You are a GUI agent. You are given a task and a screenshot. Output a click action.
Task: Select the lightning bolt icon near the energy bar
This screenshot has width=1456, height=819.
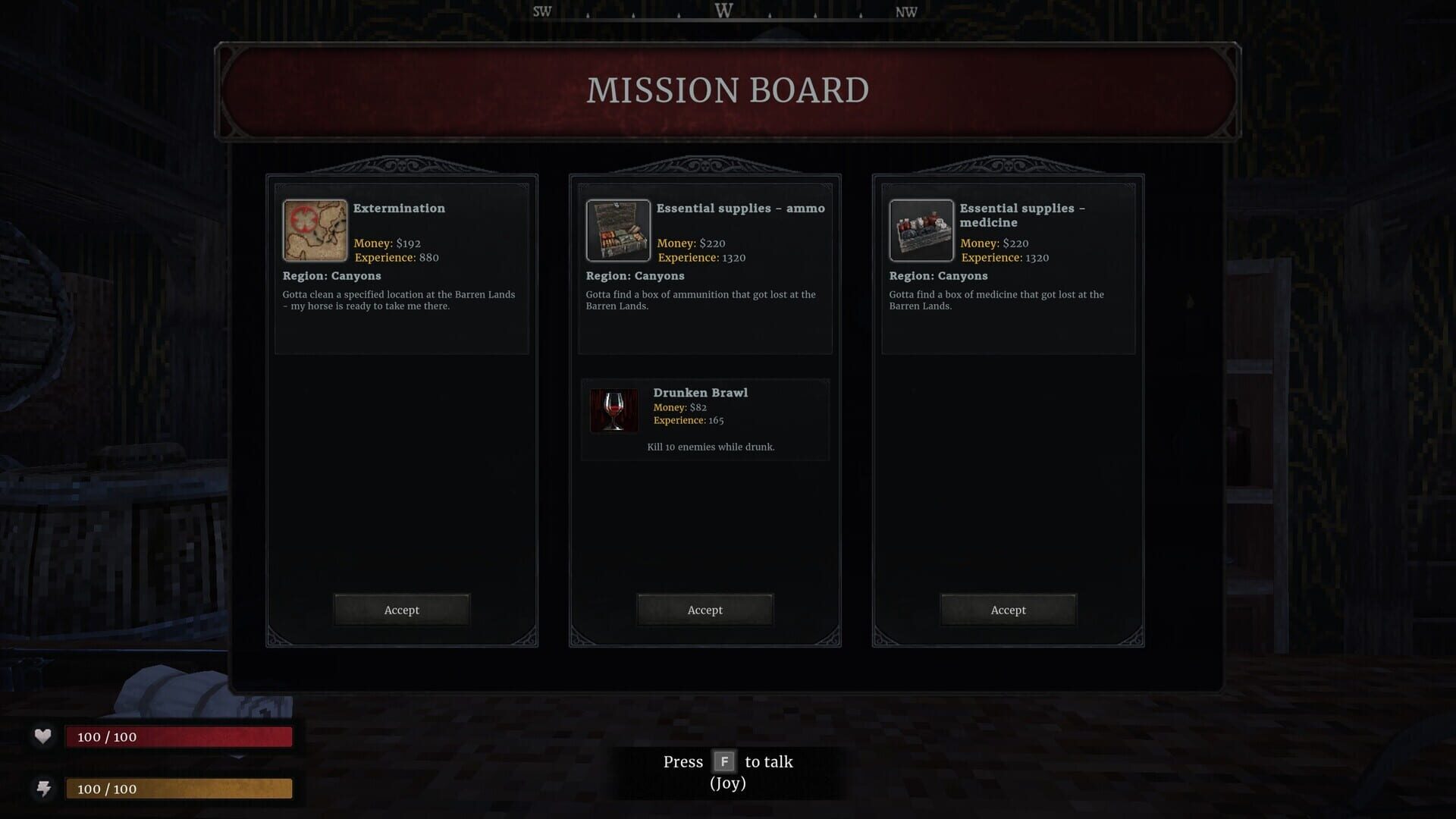tap(42, 787)
